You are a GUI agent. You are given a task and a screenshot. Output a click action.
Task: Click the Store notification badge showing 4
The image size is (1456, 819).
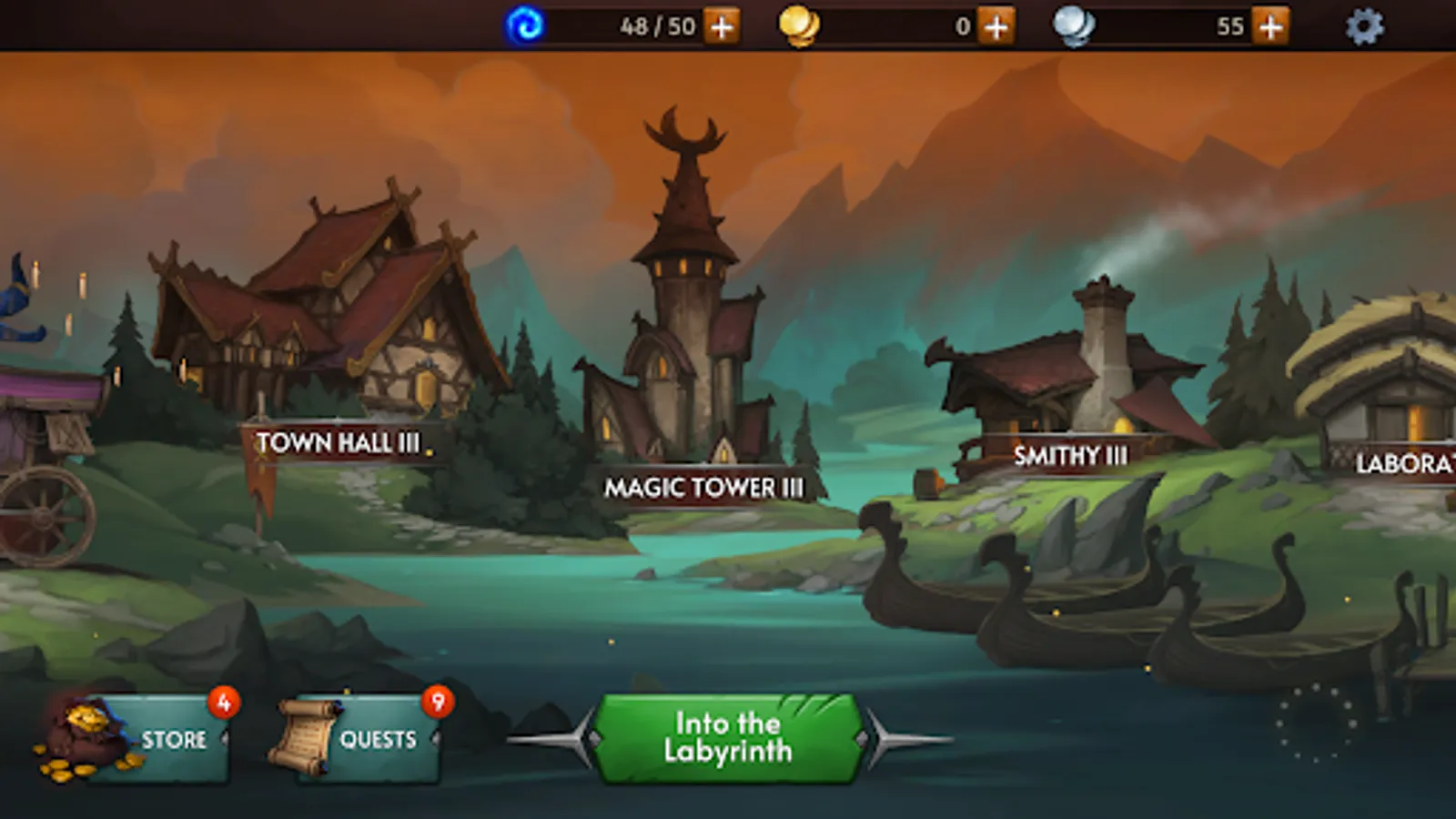(221, 701)
